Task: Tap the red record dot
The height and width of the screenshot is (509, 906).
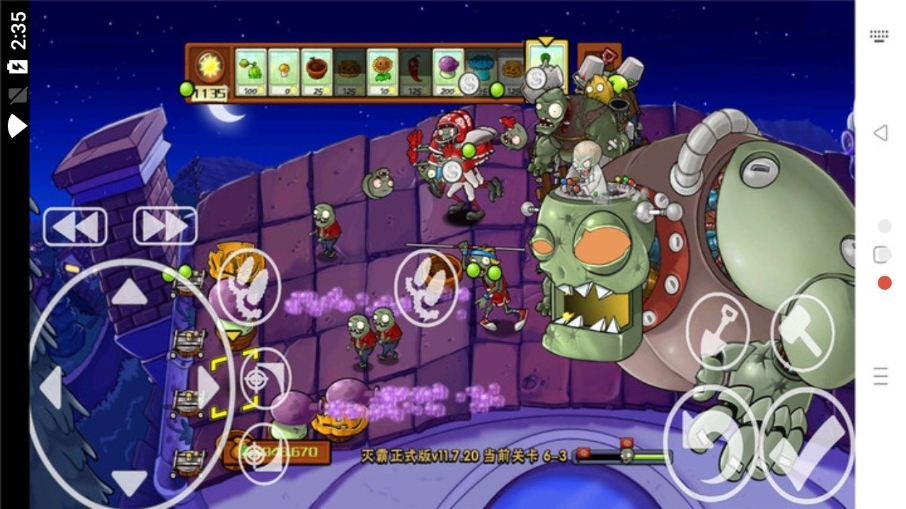Action: pyautogui.click(x=884, y=283)
